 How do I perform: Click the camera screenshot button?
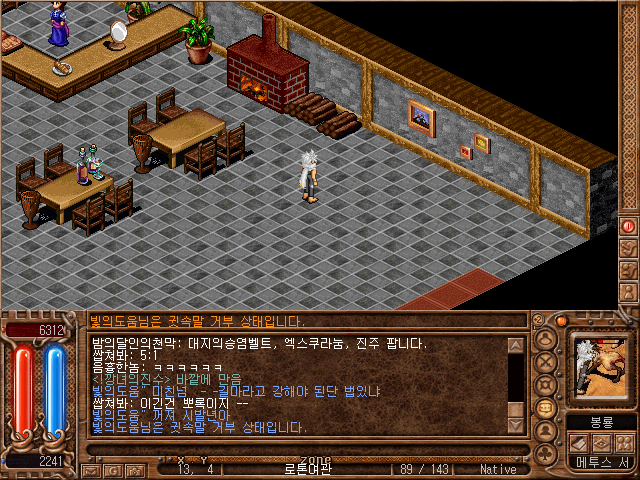[136, 469]
